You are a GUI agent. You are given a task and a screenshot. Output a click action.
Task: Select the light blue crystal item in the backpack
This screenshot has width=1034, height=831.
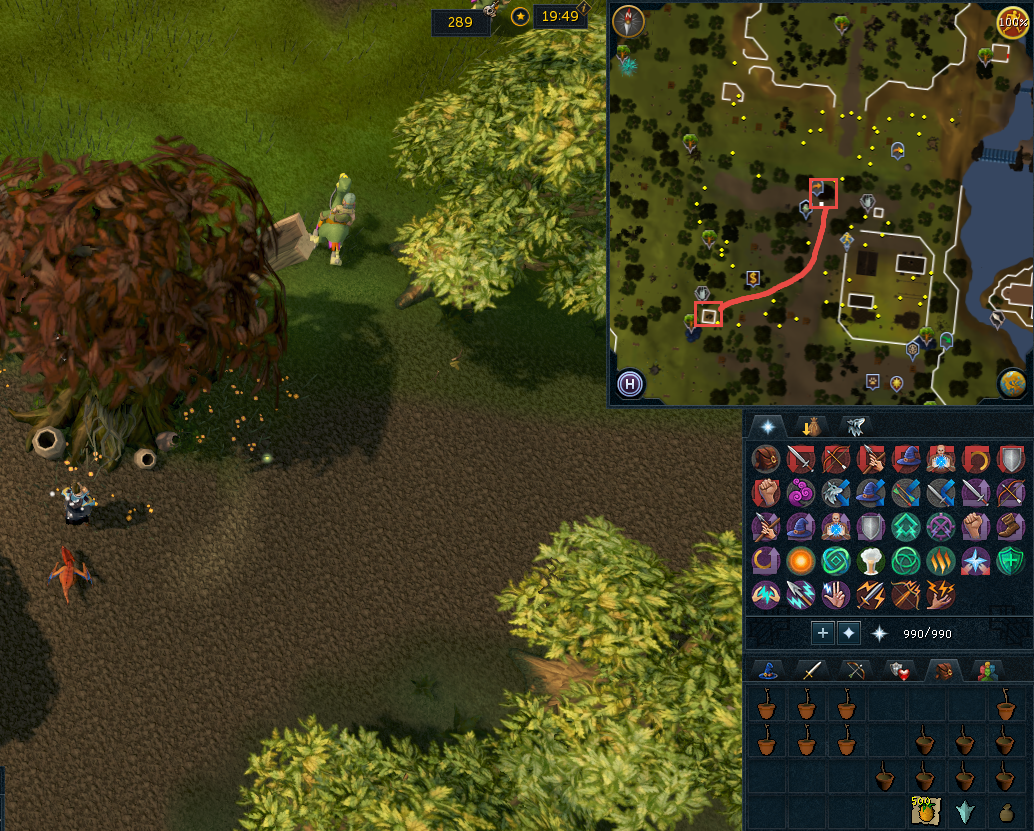pyautogui.click(x=965, y=811)
